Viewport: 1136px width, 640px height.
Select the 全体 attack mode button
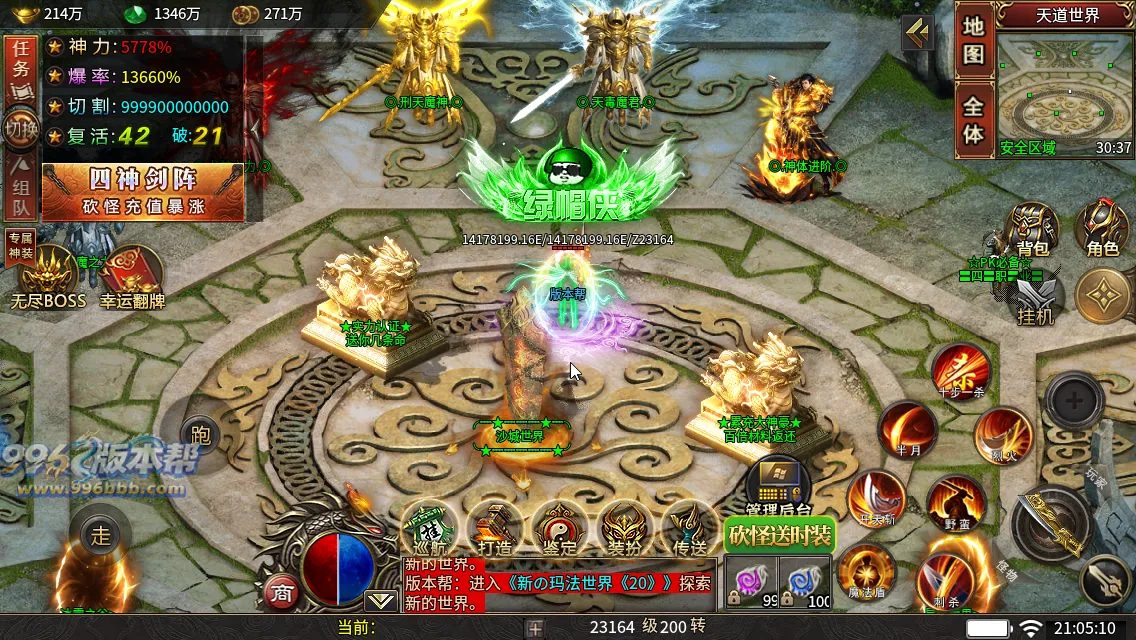point(973,119)
